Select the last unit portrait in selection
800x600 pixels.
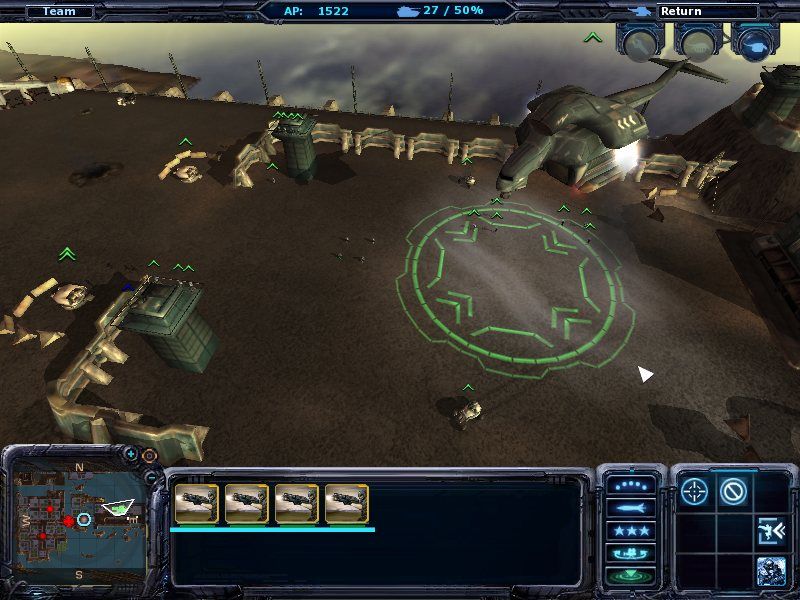coord(346,504)
